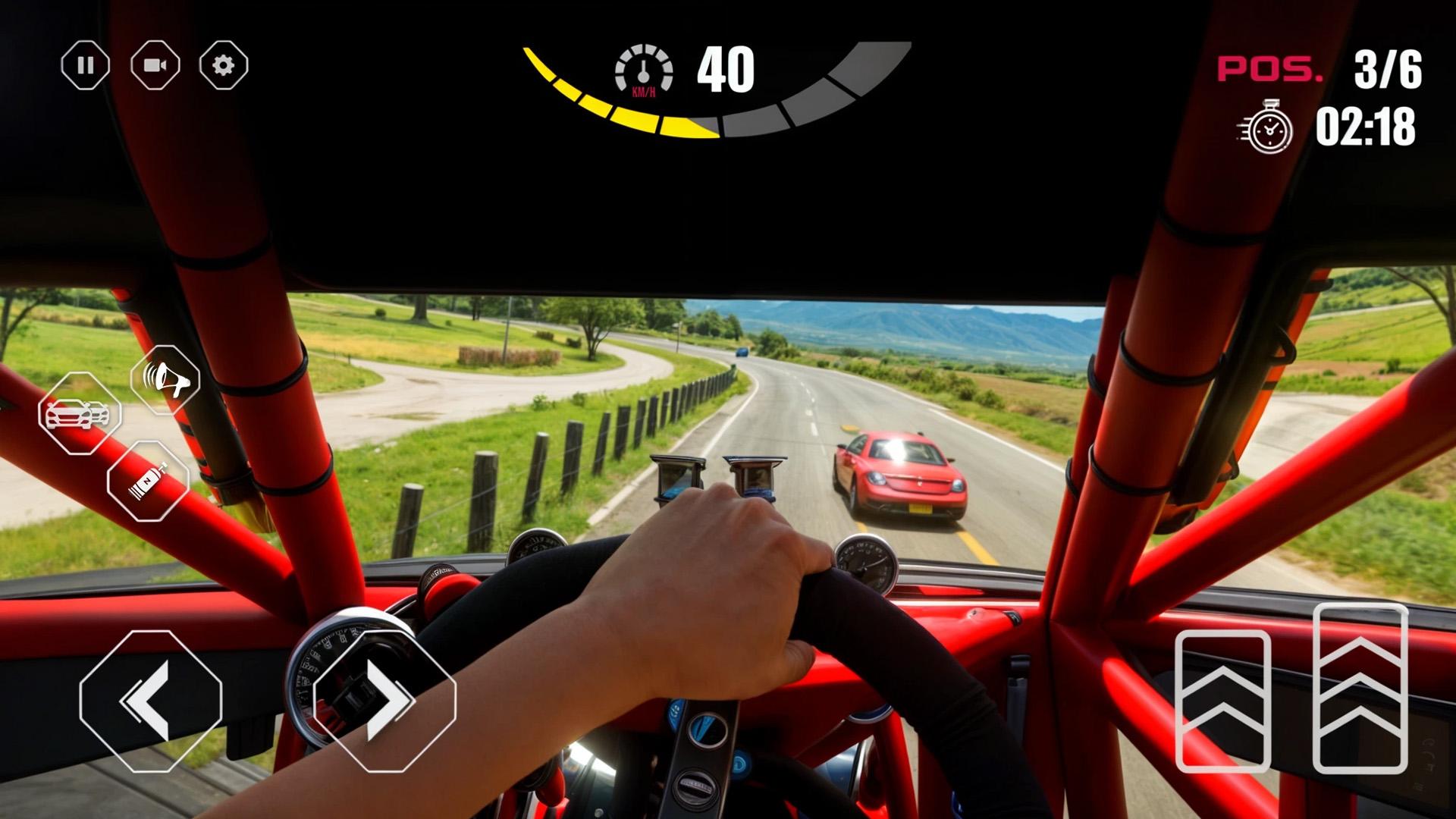Screen dimensions: 1456x819
Task: Tap the two-cars icon button
Action: [x=79, y=414]
